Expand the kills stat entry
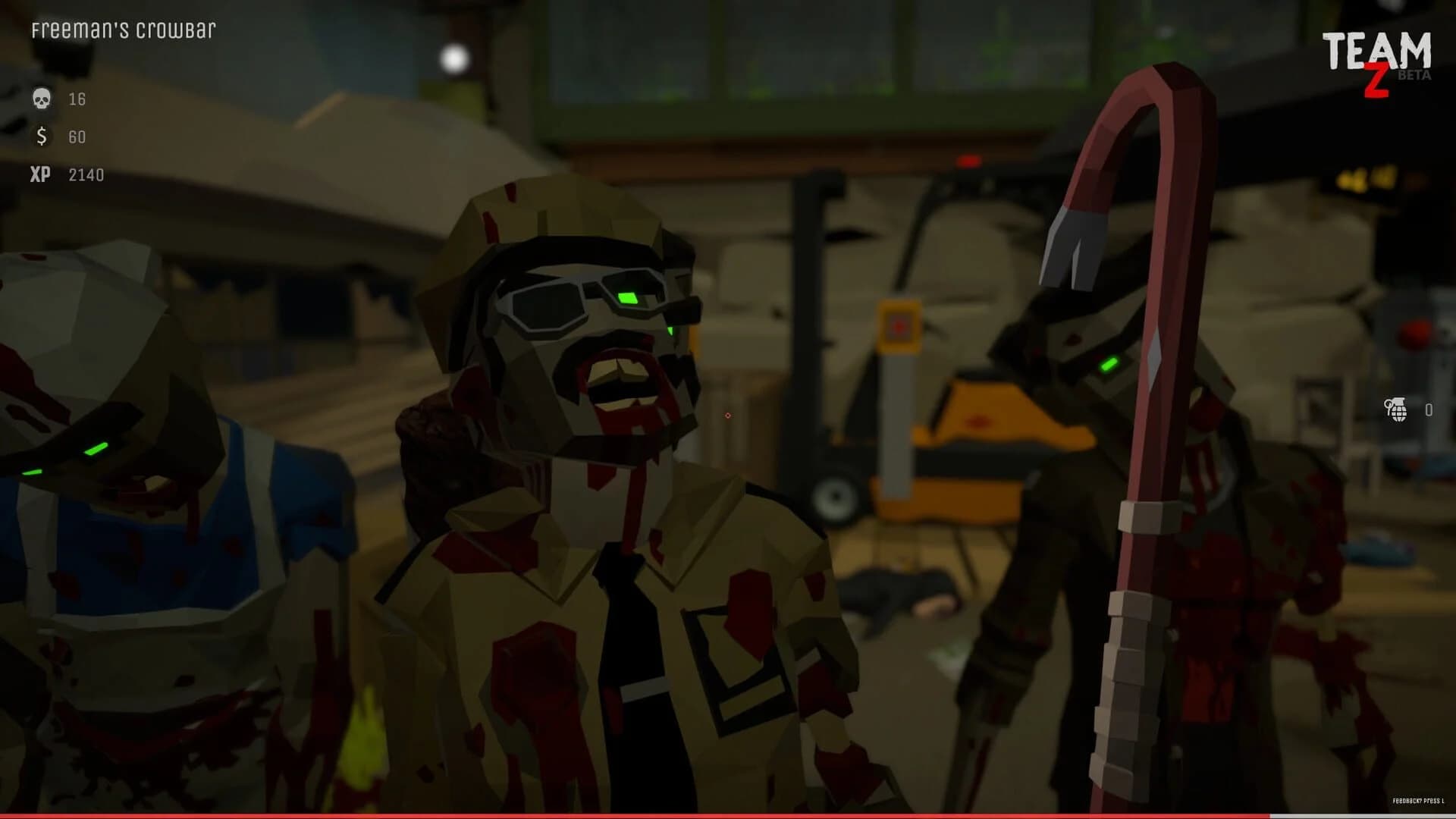 (61, 99)
